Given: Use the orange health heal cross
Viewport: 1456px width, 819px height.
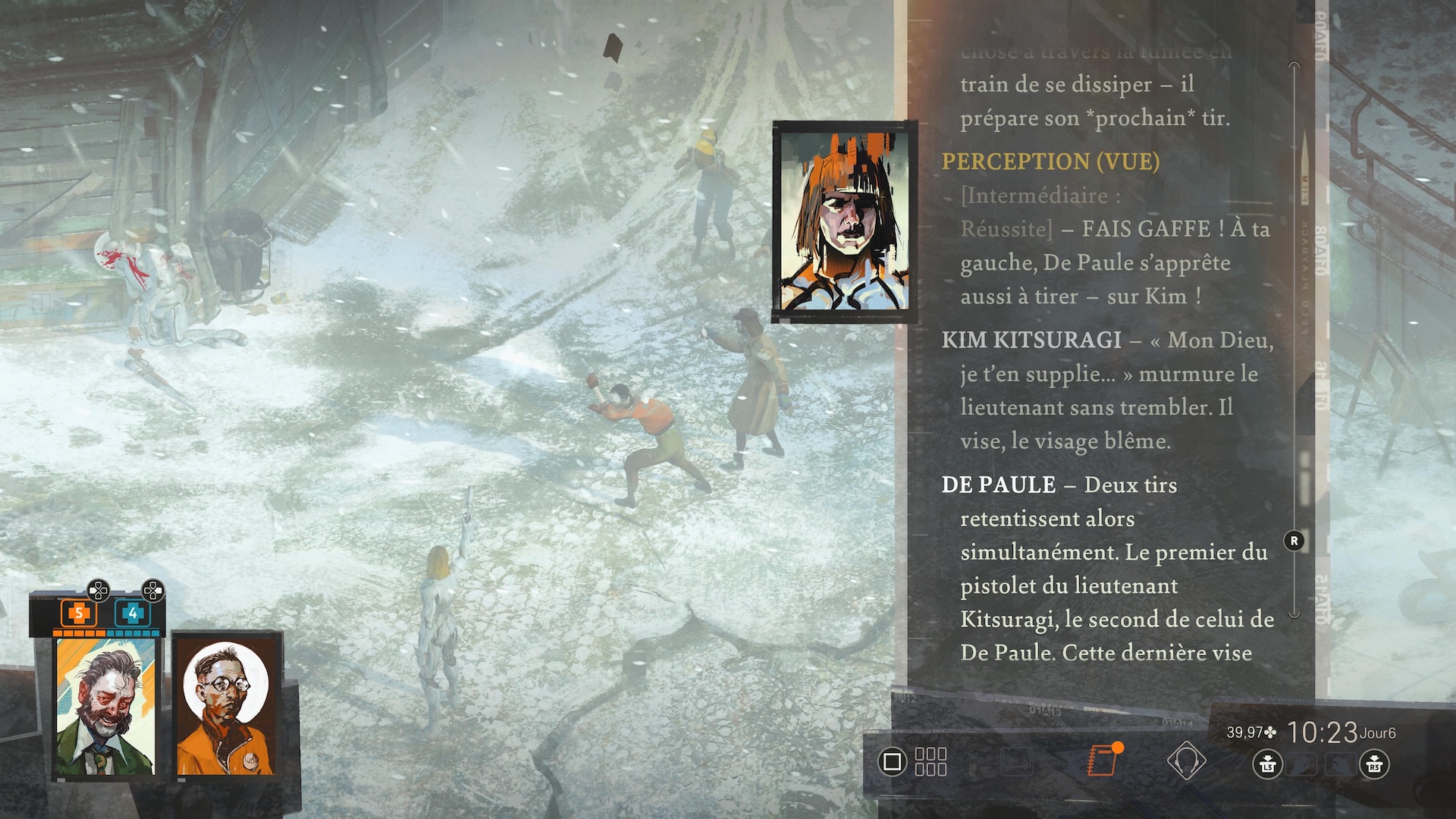Looking at the screenshot, I should click(77, 613).
